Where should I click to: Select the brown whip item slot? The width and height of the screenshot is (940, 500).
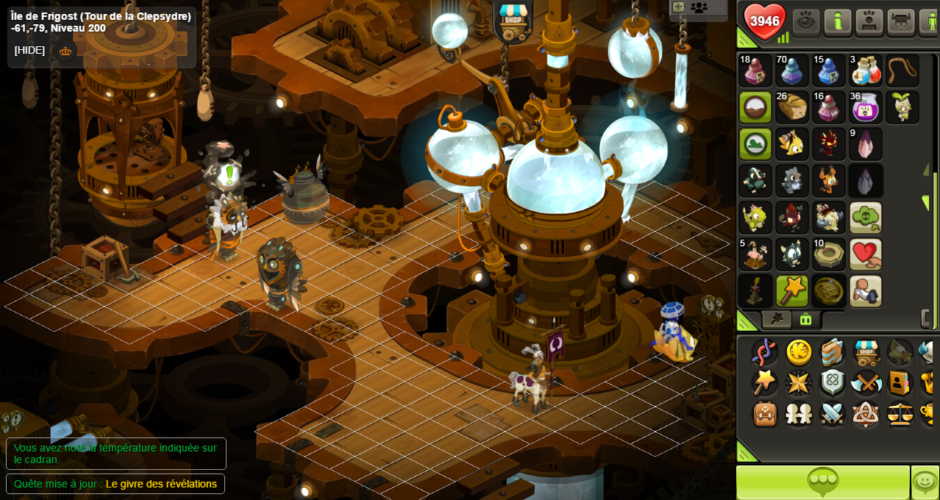point(902,71)
